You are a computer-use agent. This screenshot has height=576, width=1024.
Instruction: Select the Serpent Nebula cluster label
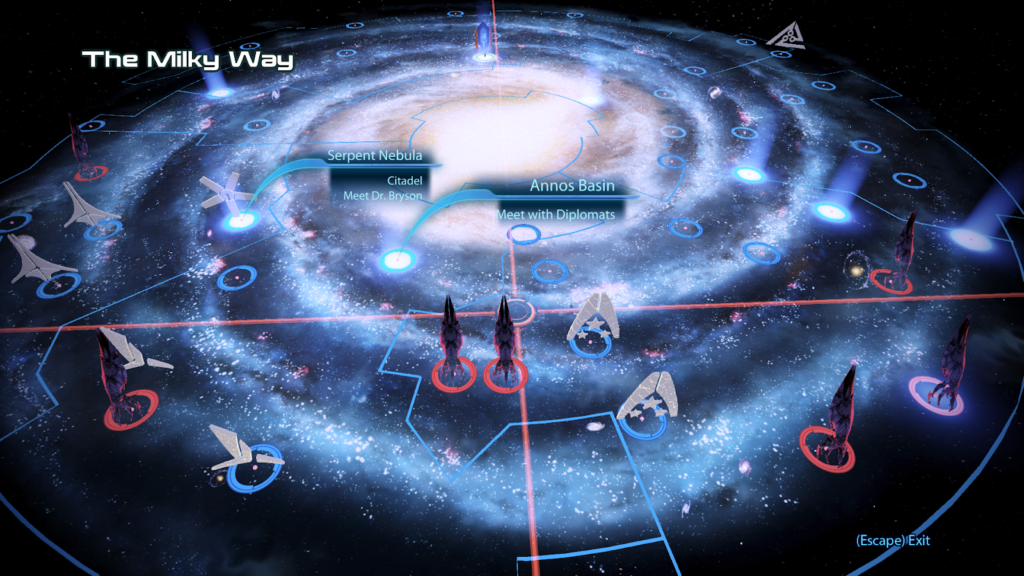click(371, 156)
